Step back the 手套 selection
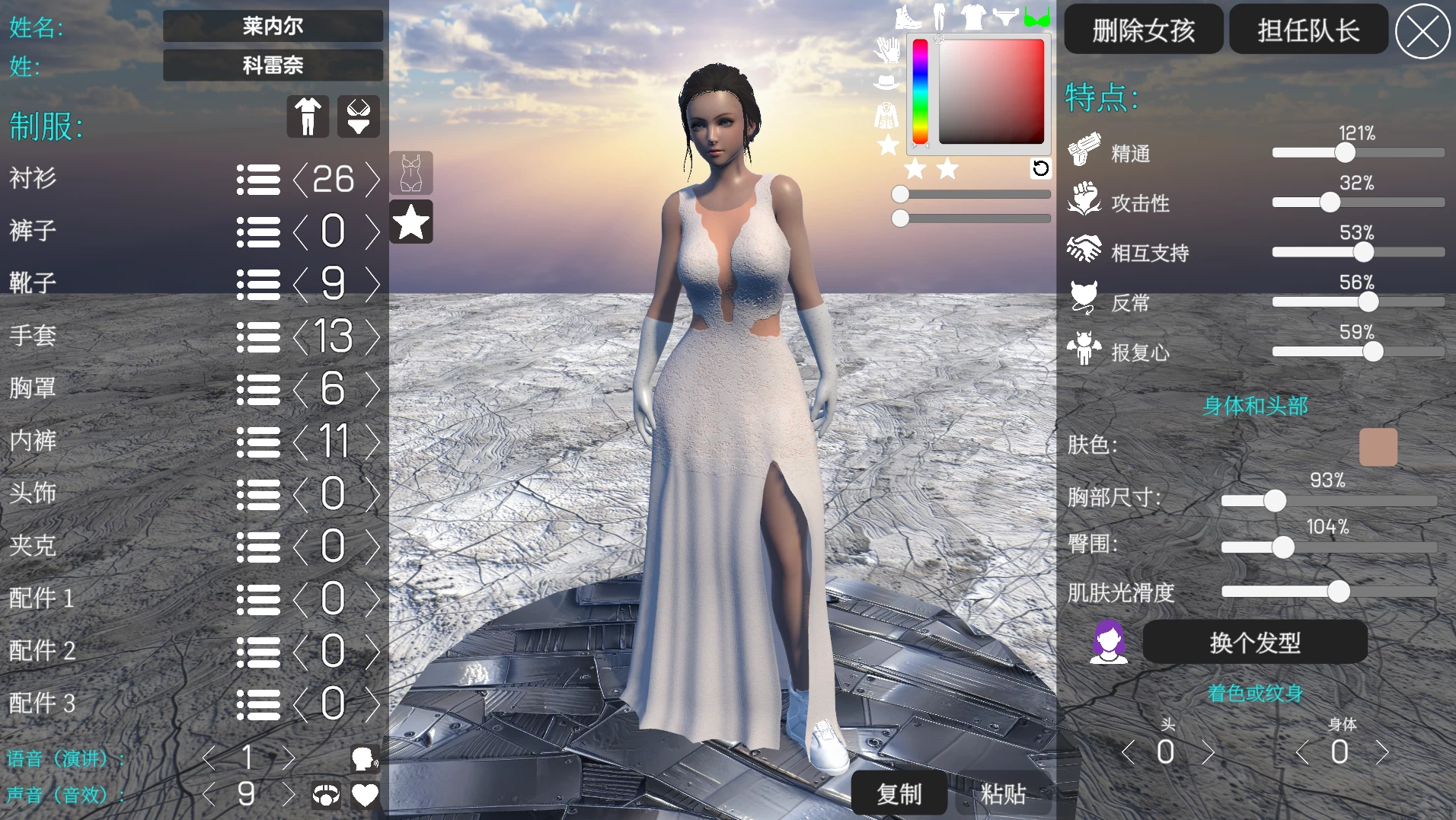 [300, 337]
